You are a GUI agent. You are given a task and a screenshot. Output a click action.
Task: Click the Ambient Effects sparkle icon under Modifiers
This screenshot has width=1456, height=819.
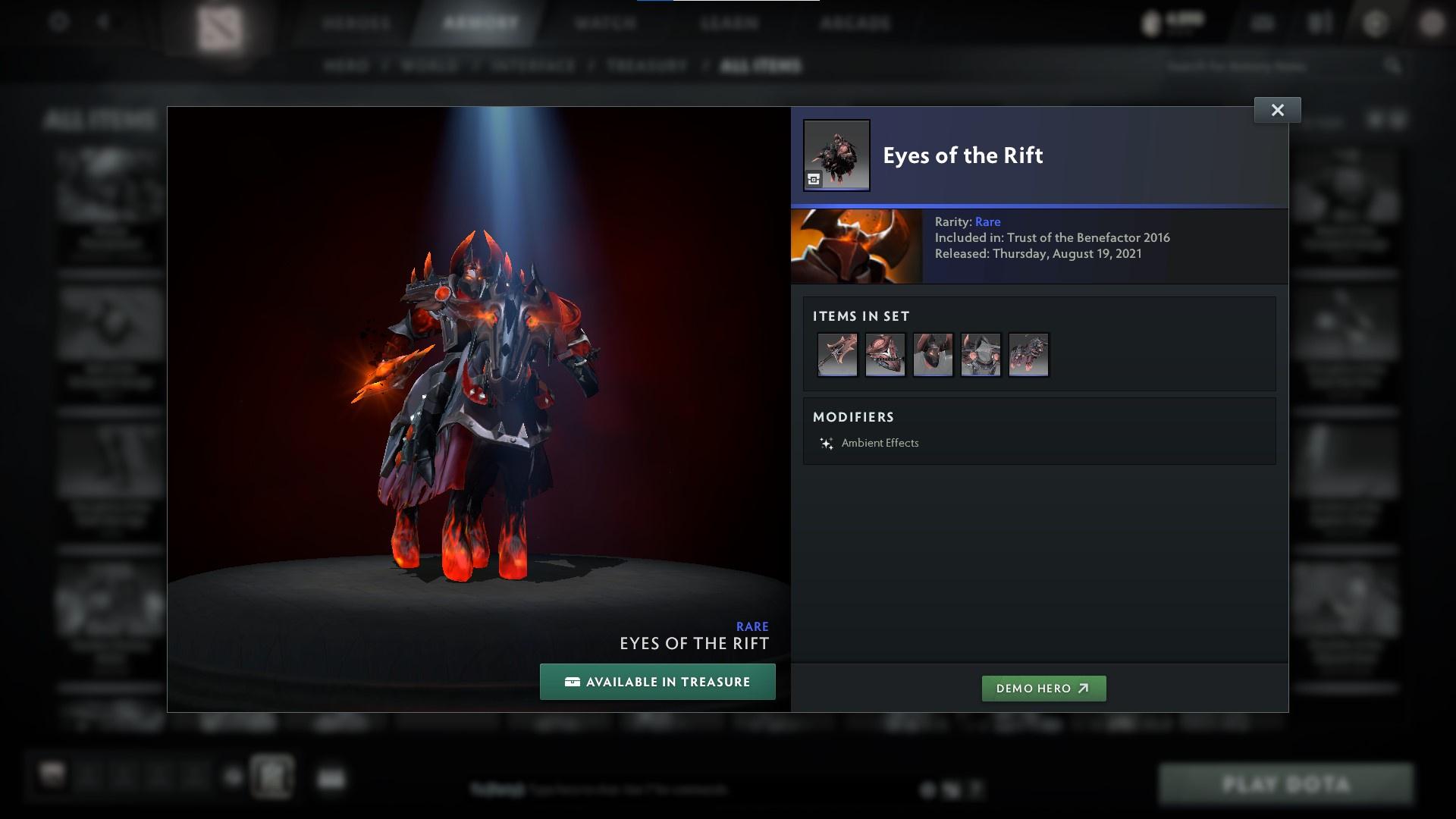coord(826,442)
